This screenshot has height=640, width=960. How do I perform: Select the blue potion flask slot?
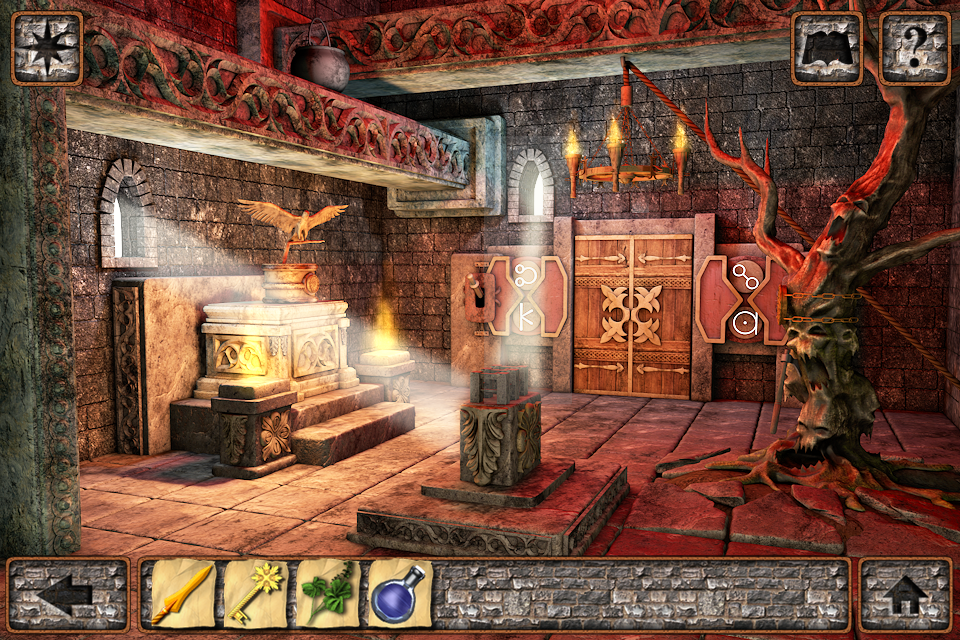400,594
